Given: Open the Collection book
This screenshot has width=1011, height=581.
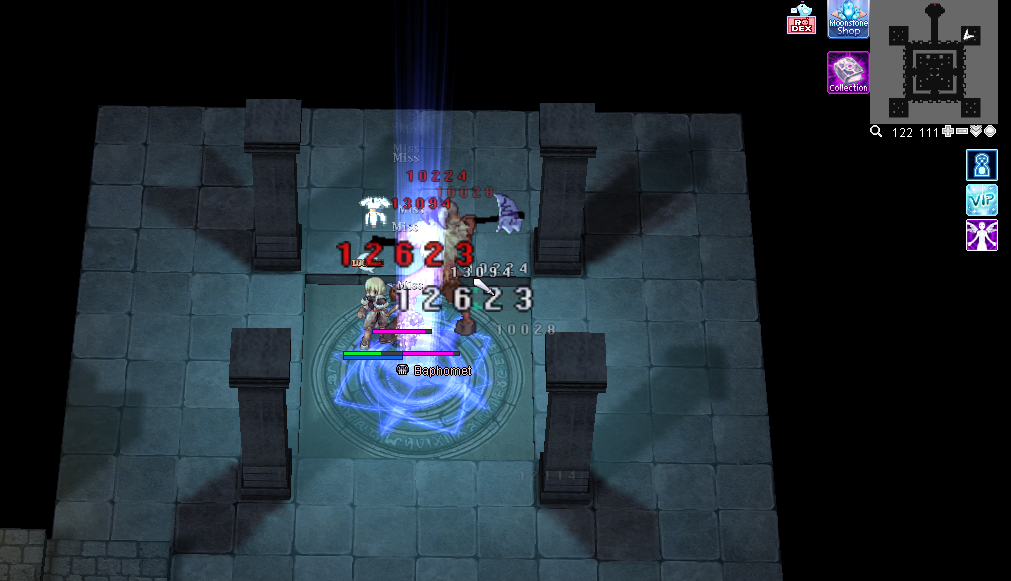Looking at the screenshot, I should pos(848,73).
